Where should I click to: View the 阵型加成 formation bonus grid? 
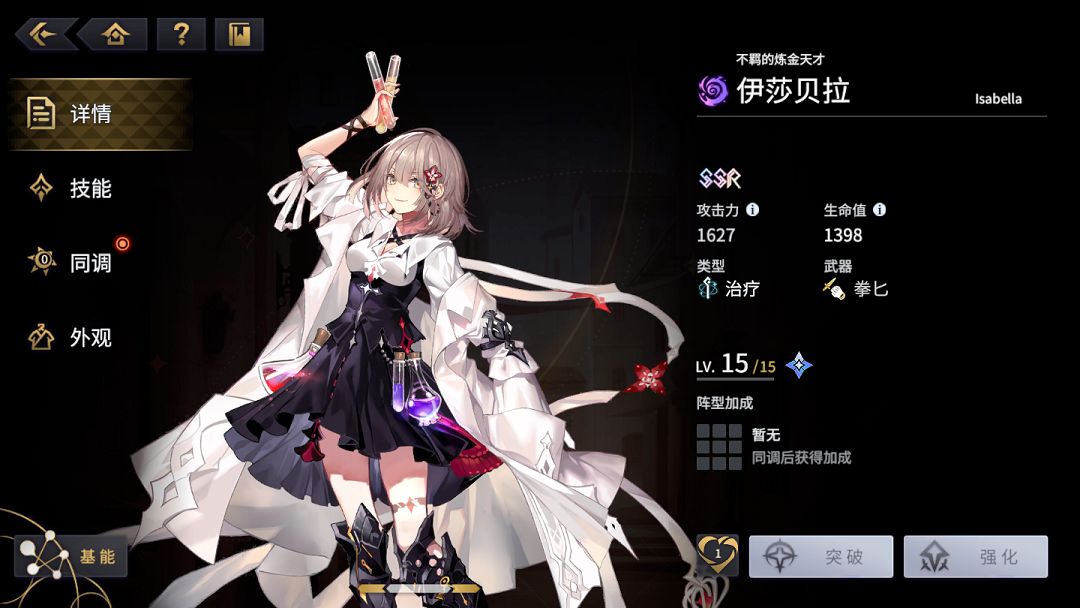click(x=718, y=447)
